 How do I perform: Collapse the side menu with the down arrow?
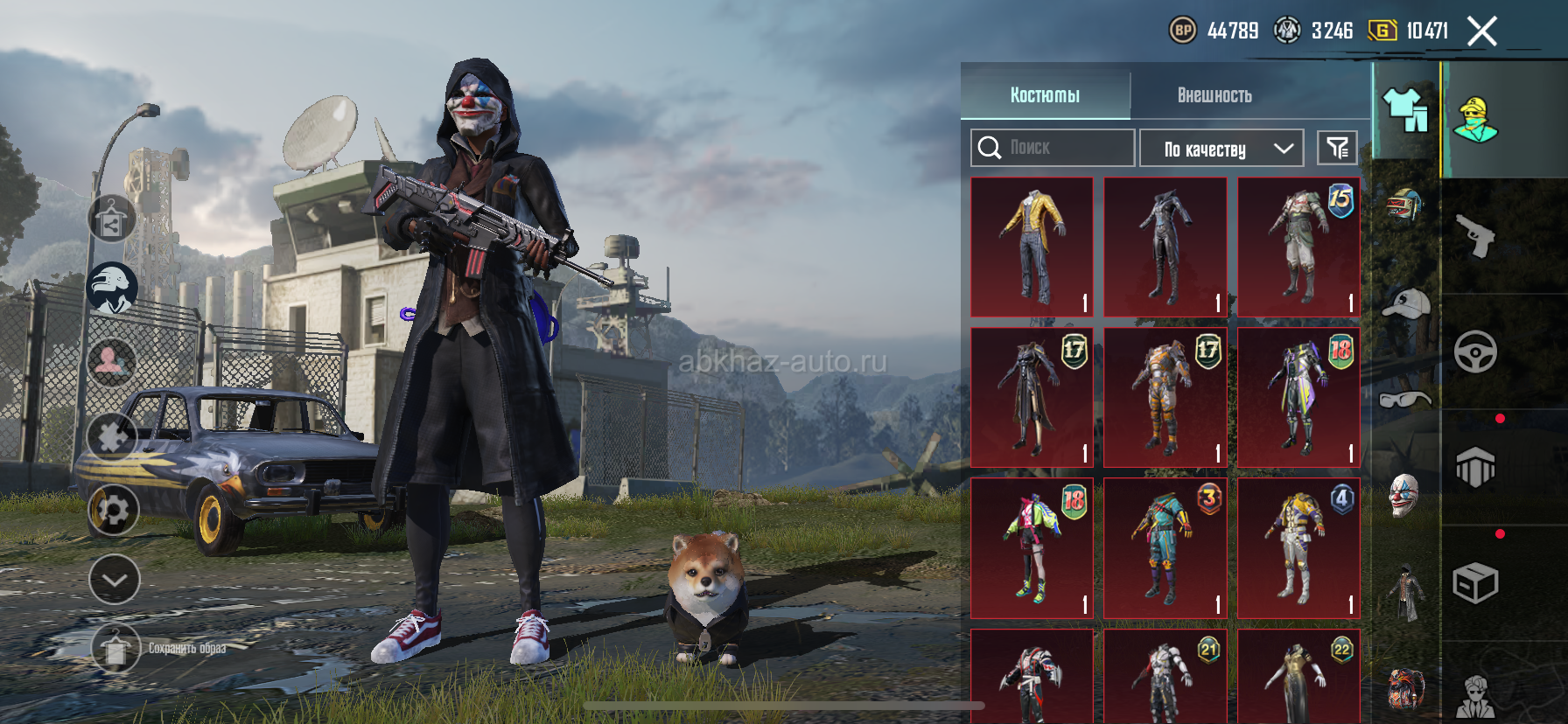[x=114, y=580]
